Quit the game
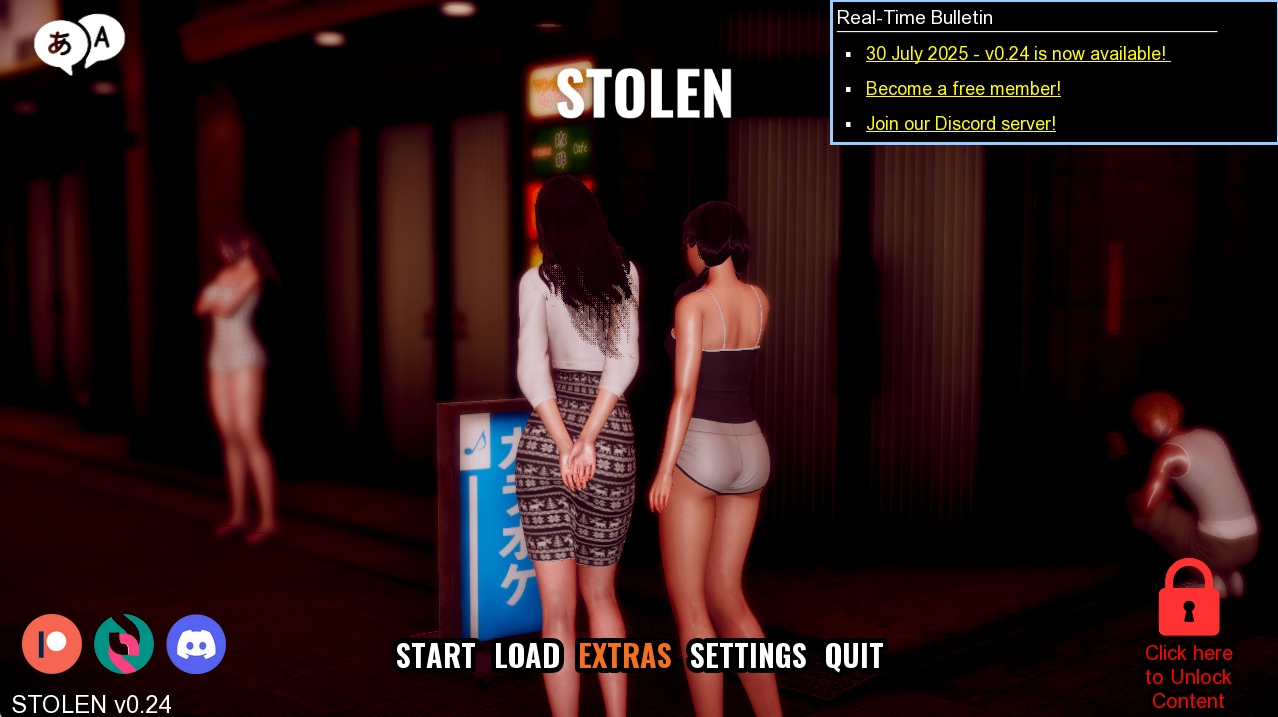 coord(854,656)
